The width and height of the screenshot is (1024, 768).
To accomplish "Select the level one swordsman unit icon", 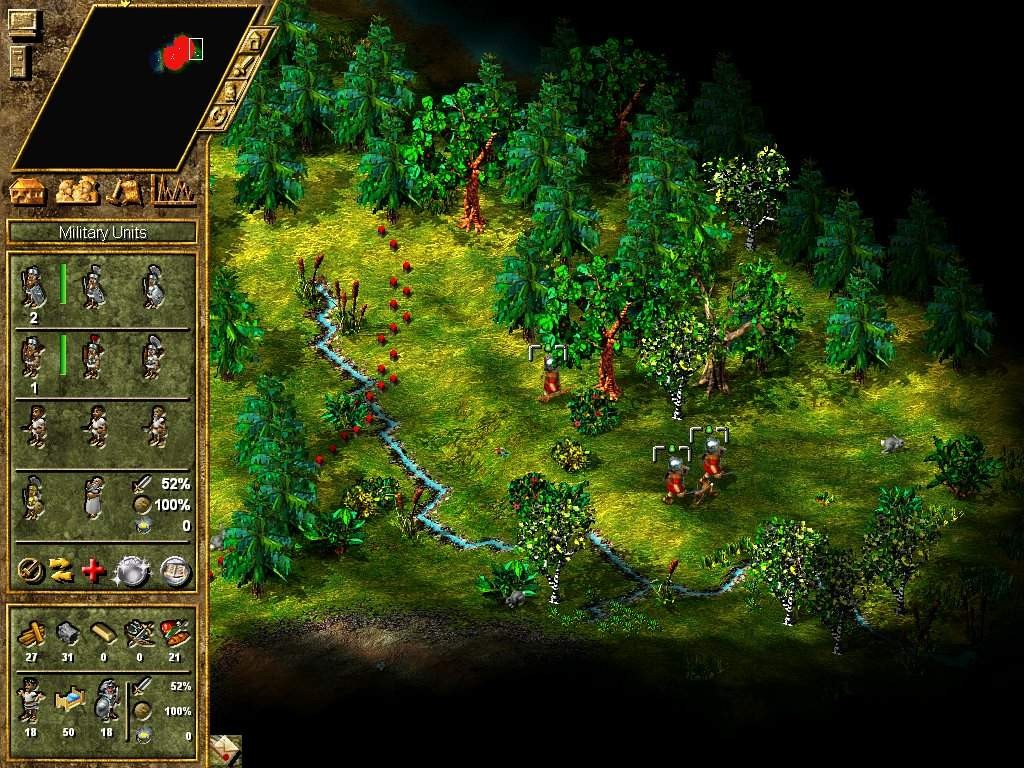I will [x=34, y=287].
